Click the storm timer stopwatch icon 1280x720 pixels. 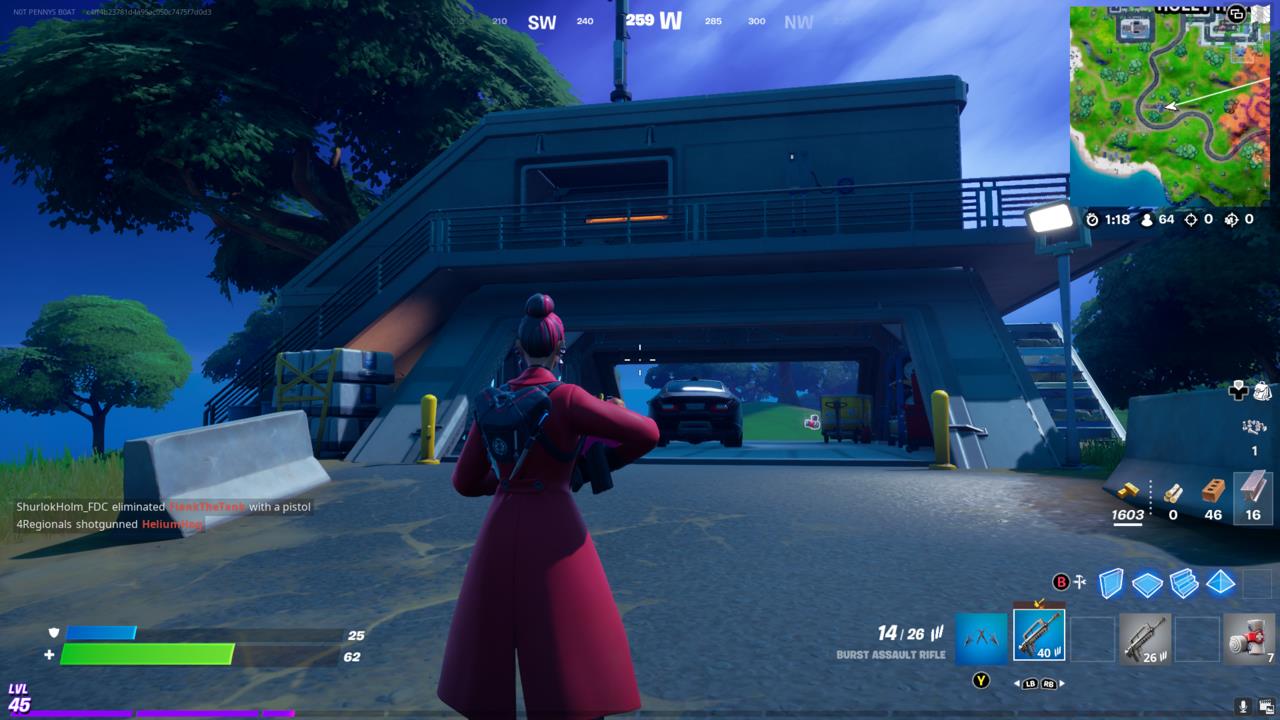click(1093, 220)
